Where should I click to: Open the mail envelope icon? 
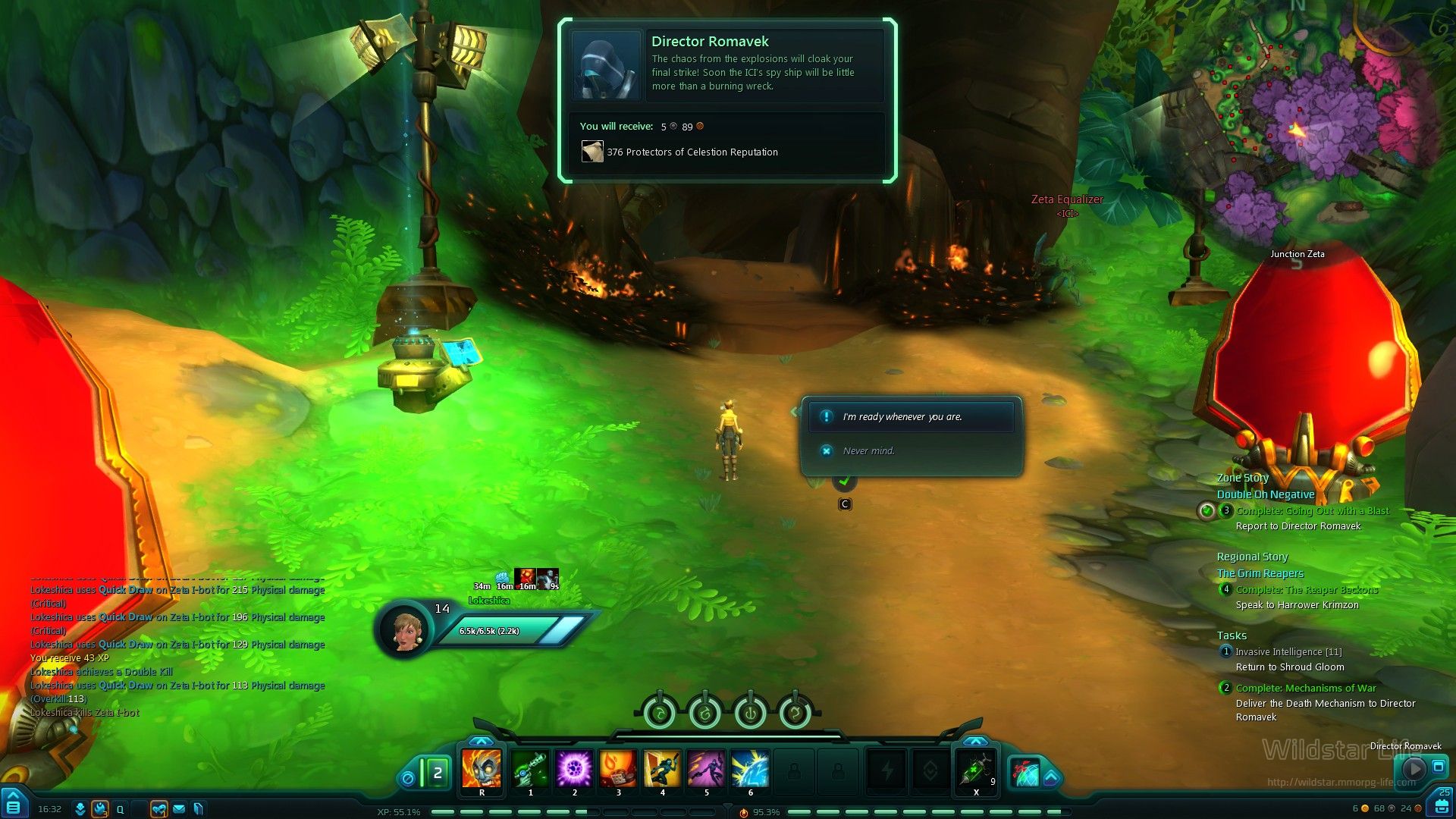click(x=179, y=809)
